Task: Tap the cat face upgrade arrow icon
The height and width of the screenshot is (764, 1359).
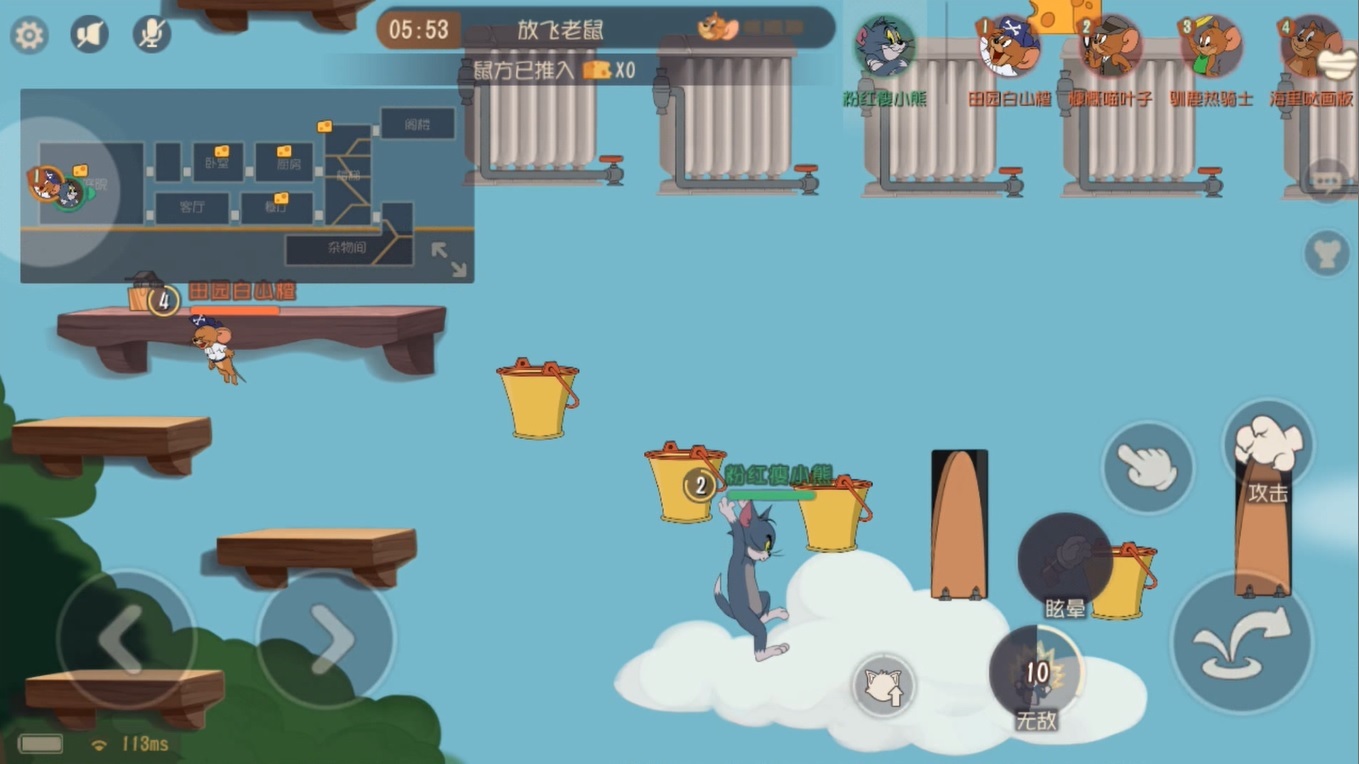Action: click(x=883, y=686)
